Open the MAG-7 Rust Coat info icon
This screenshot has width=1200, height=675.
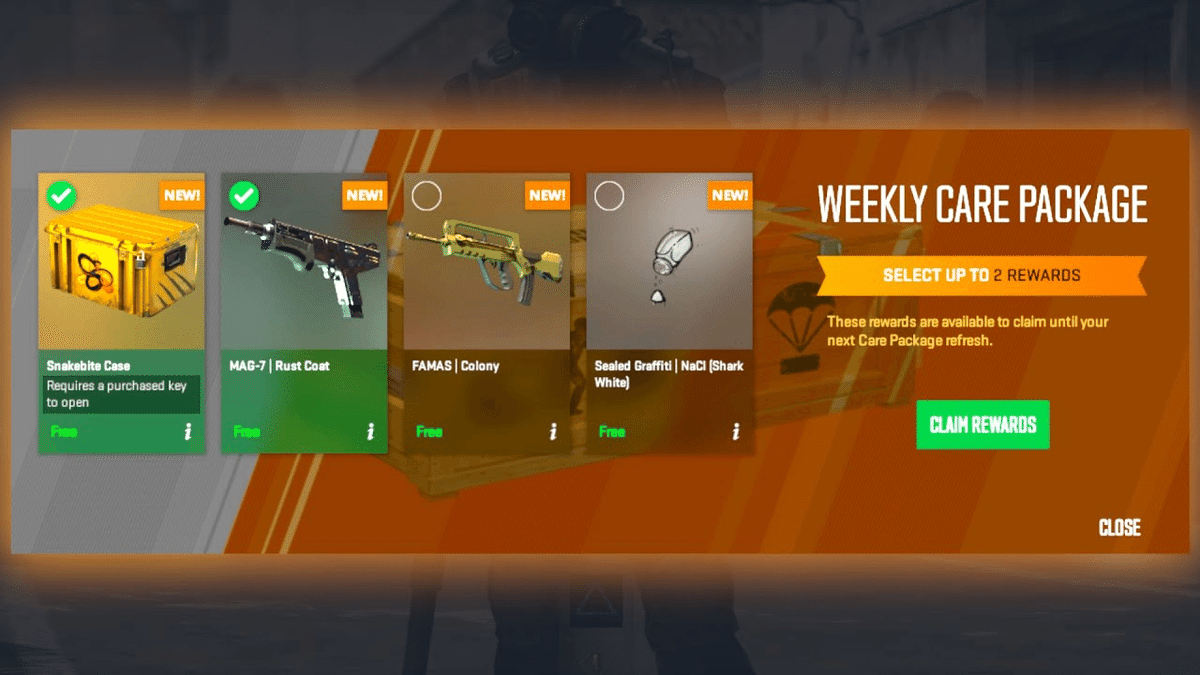coord(370,432)
